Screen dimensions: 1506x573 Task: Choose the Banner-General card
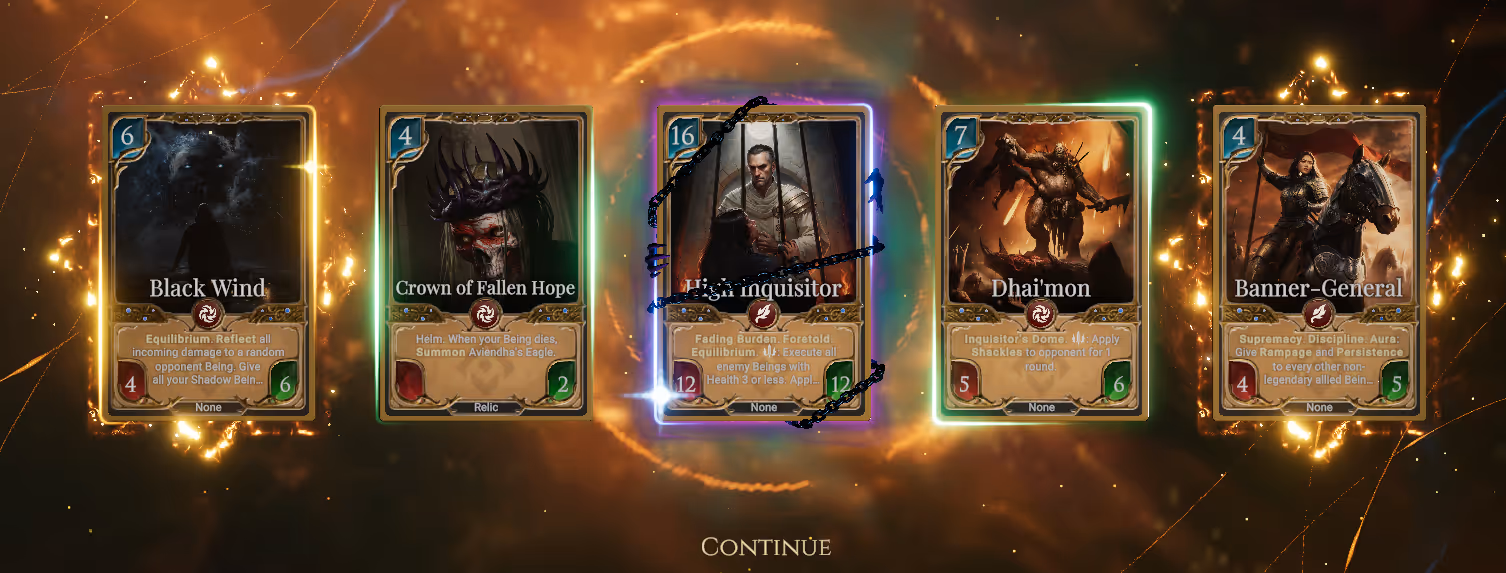(x=1318, y=262)
